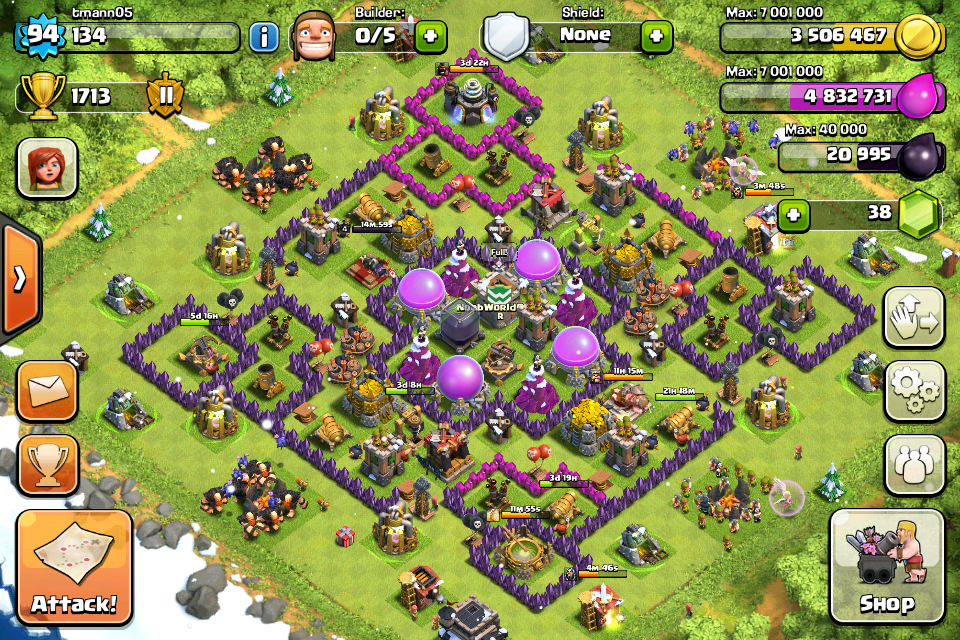Add more gems with the green plus
Viewport: 960px width, 640px height.
794,215
